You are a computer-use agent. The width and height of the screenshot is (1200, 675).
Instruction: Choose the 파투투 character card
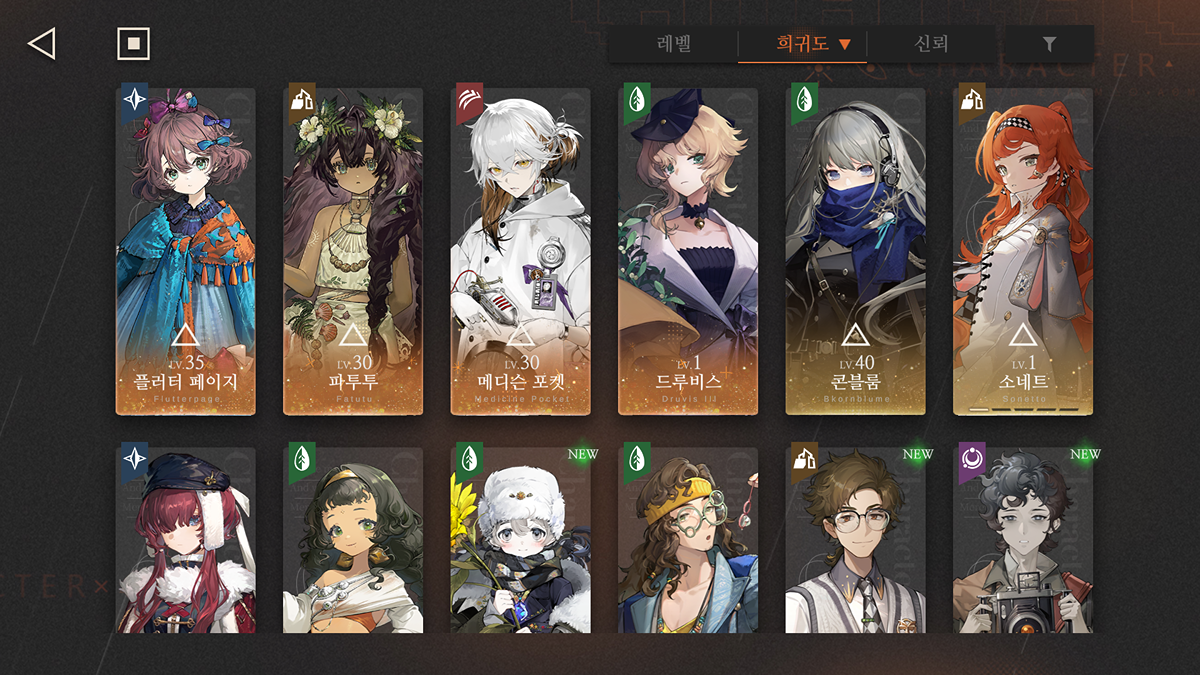pos(353,251)
